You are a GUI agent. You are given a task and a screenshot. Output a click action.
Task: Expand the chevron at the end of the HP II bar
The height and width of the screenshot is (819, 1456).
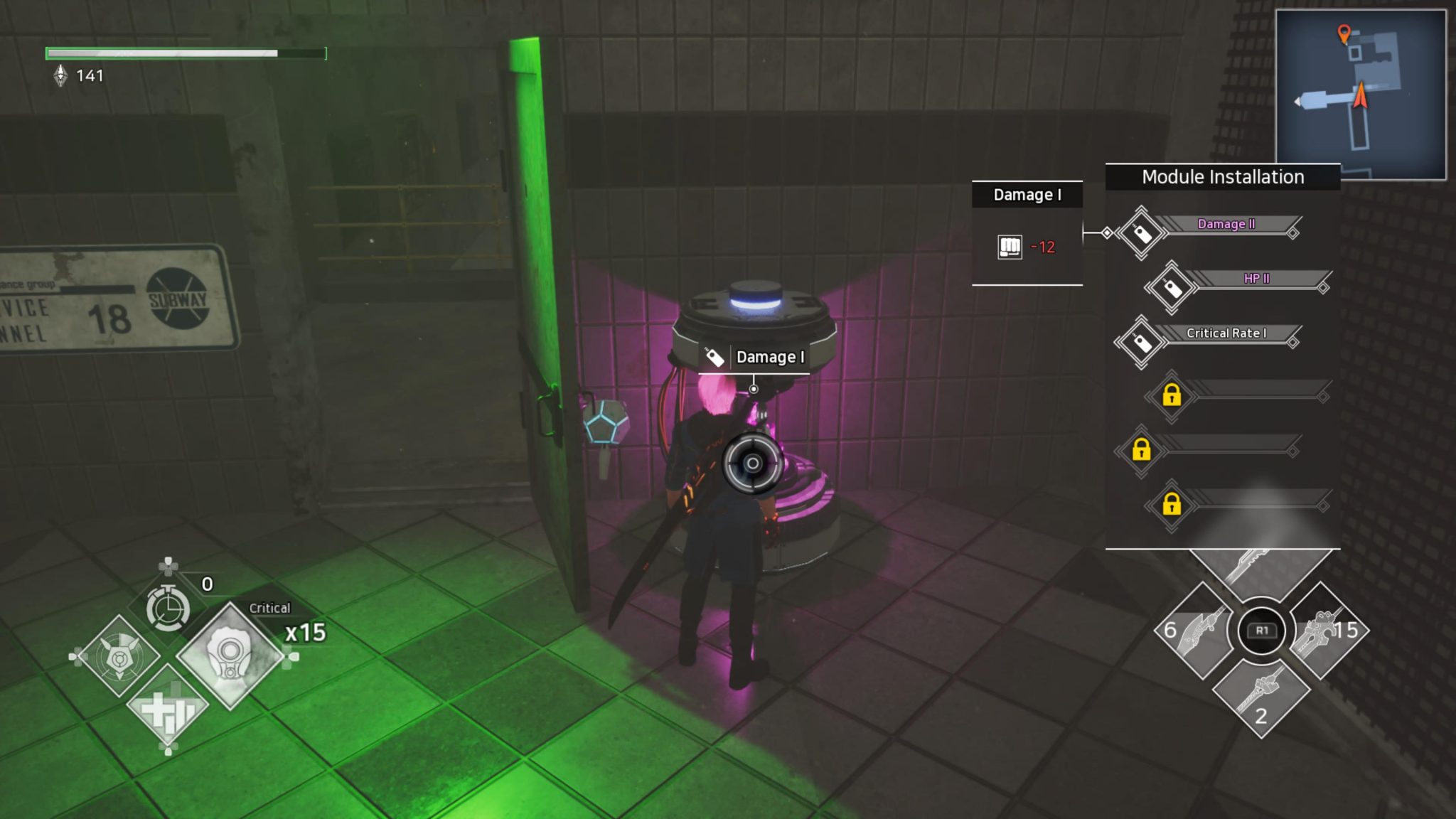click(1323, 289)
